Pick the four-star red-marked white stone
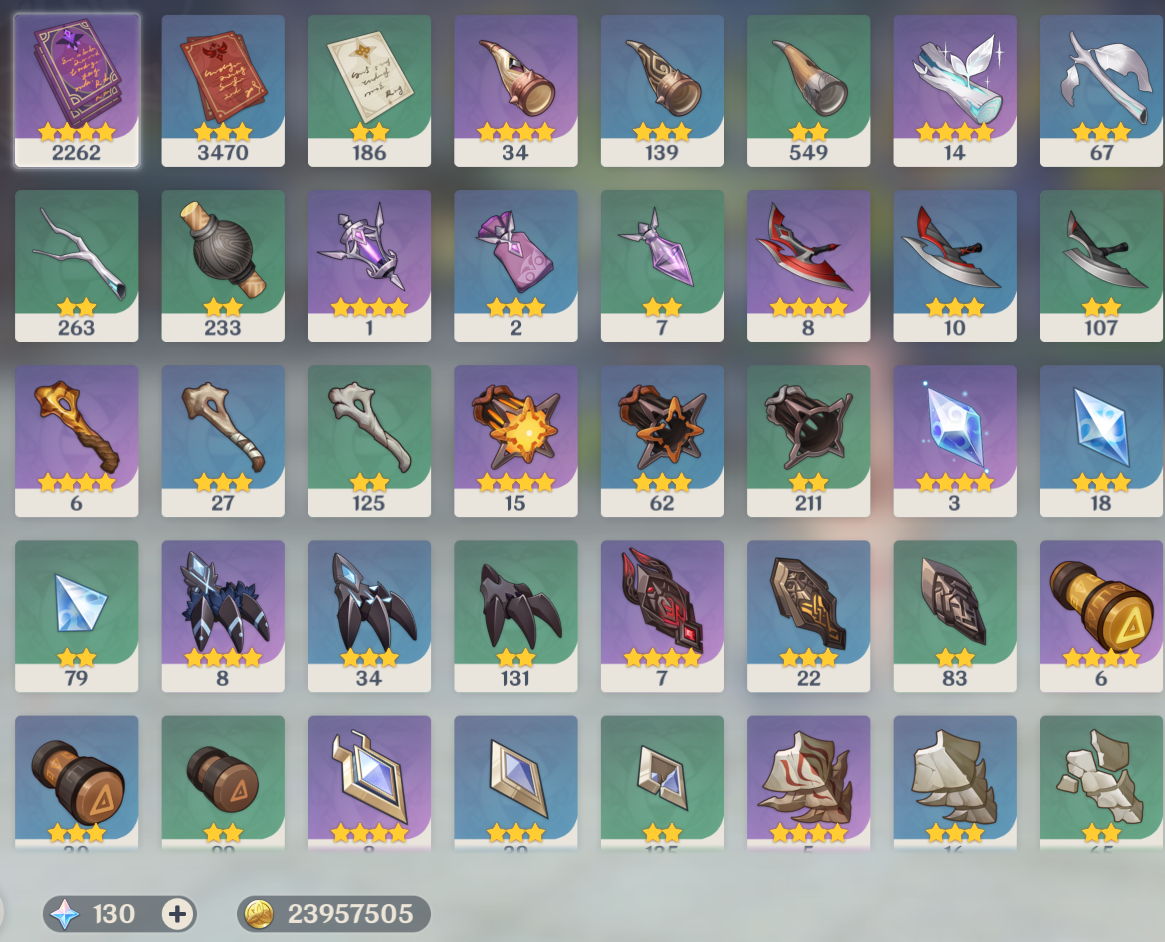Screen dimensions: 1165x942 coord(808,780)
